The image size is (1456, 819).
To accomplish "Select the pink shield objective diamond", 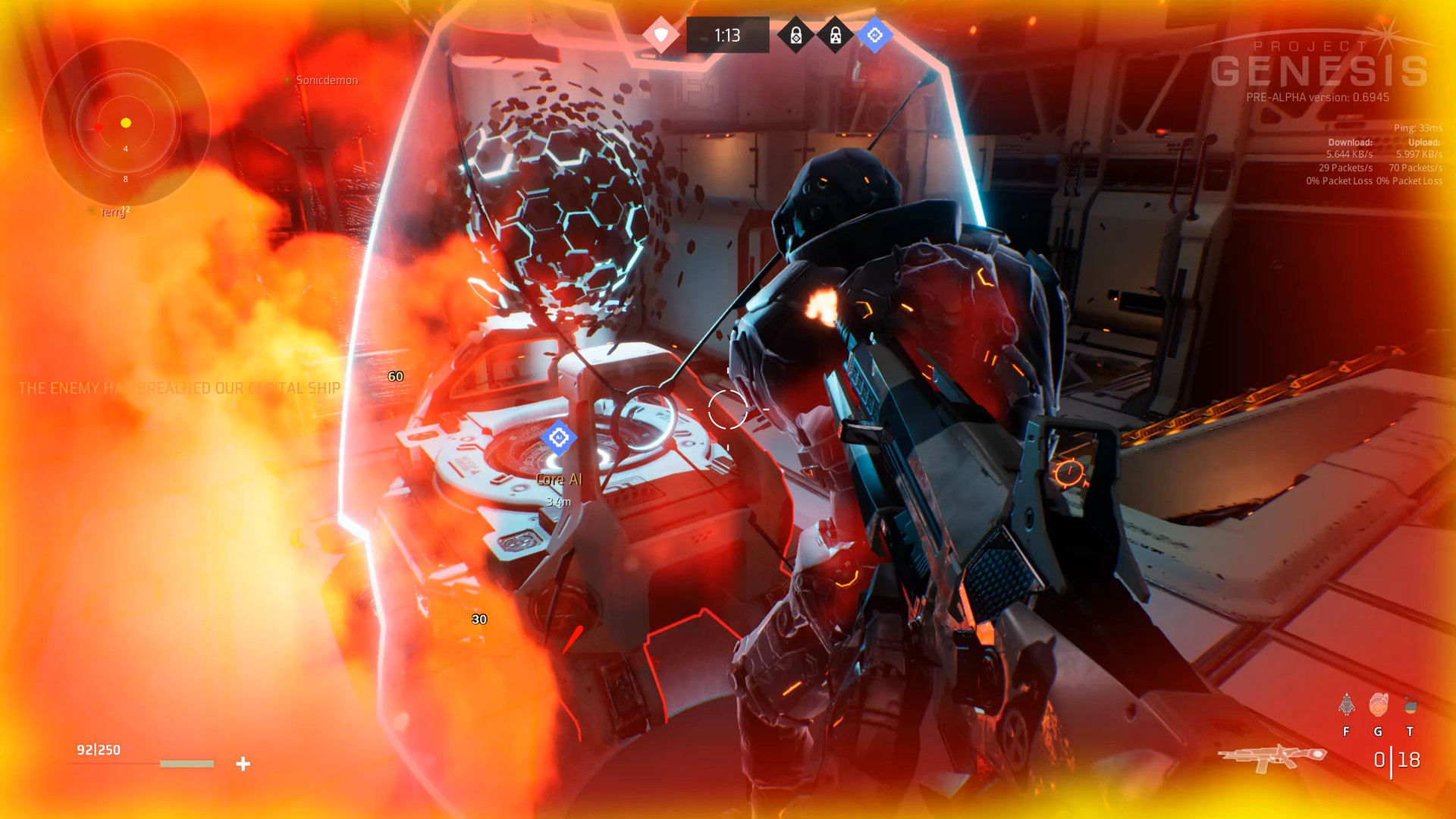I will point(661,35).
